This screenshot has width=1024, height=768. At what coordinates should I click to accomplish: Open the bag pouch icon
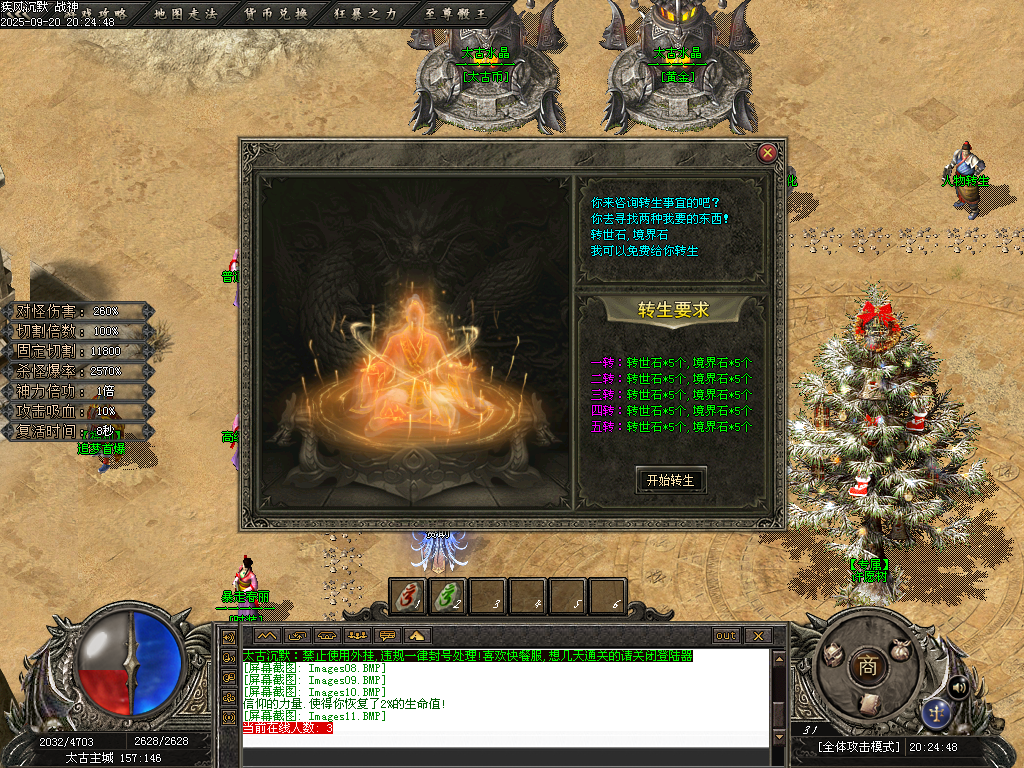coord(900,649)
